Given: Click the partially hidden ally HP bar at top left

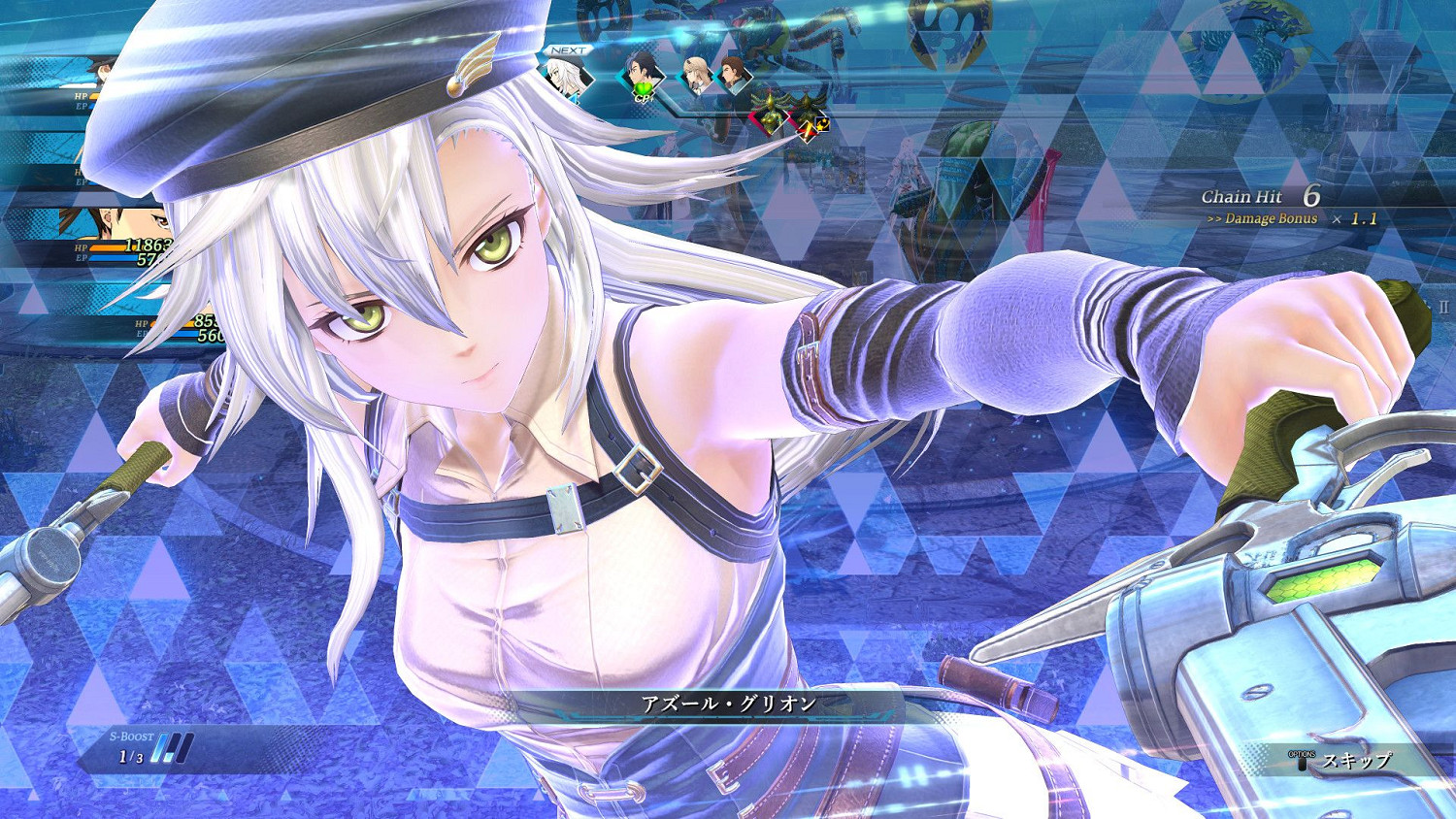Looking at the screenshot, I should (x=92, y=97).
